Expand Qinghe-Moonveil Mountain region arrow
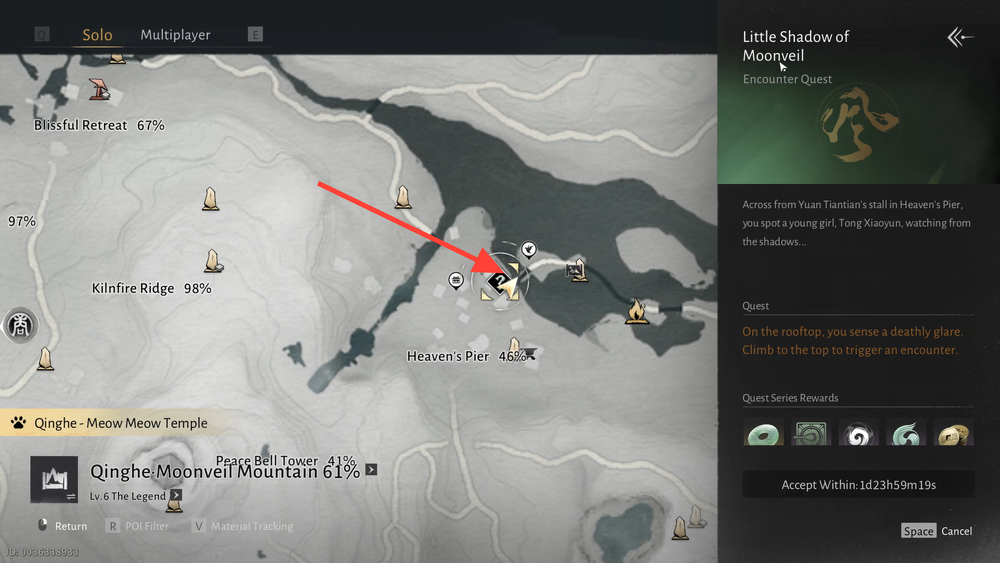The width and height of the screenshot is (1000, 563). 371,469
